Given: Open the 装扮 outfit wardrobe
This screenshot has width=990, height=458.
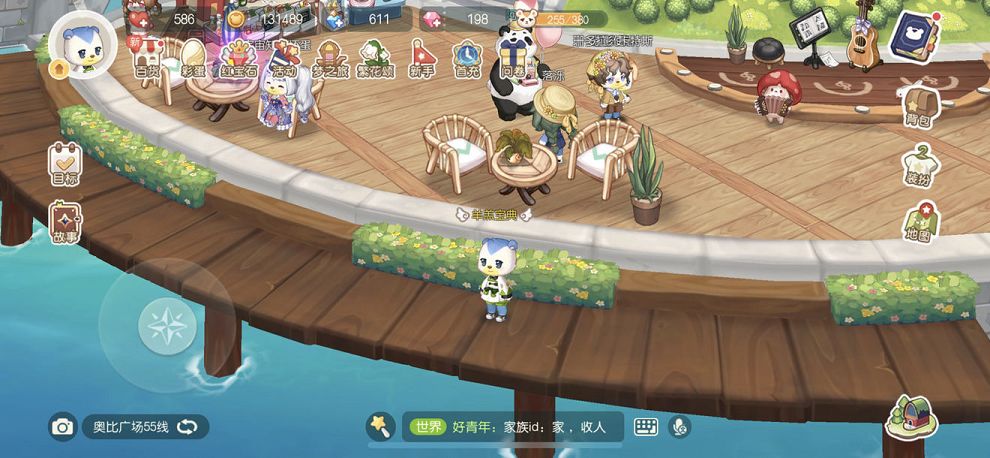Looking at the screenshot, I should coord(918,166).
